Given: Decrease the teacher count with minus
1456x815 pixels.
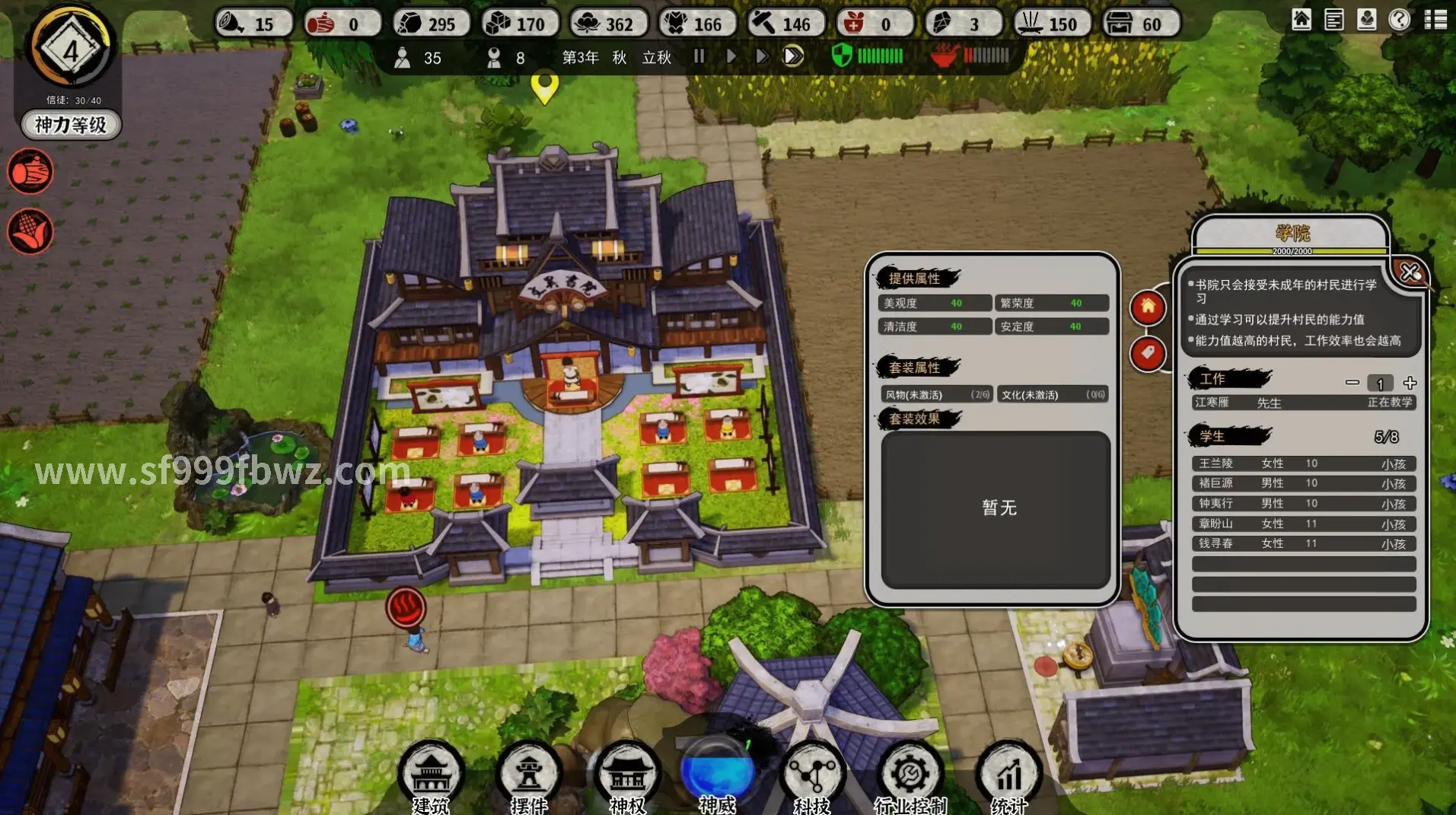Looking at the screenshot, I should (x=1352, y=383).
